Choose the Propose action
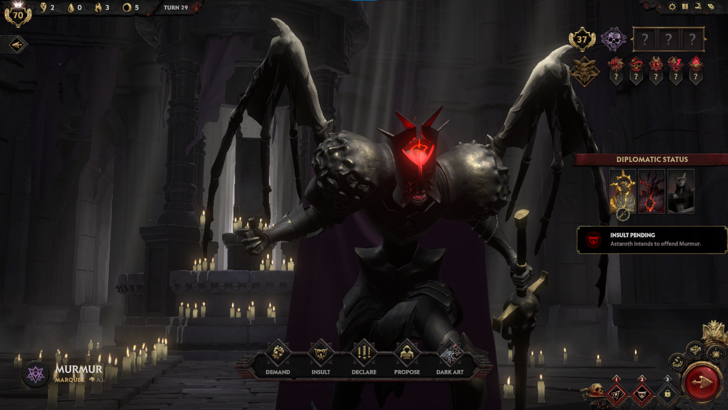 coord(407,354)
